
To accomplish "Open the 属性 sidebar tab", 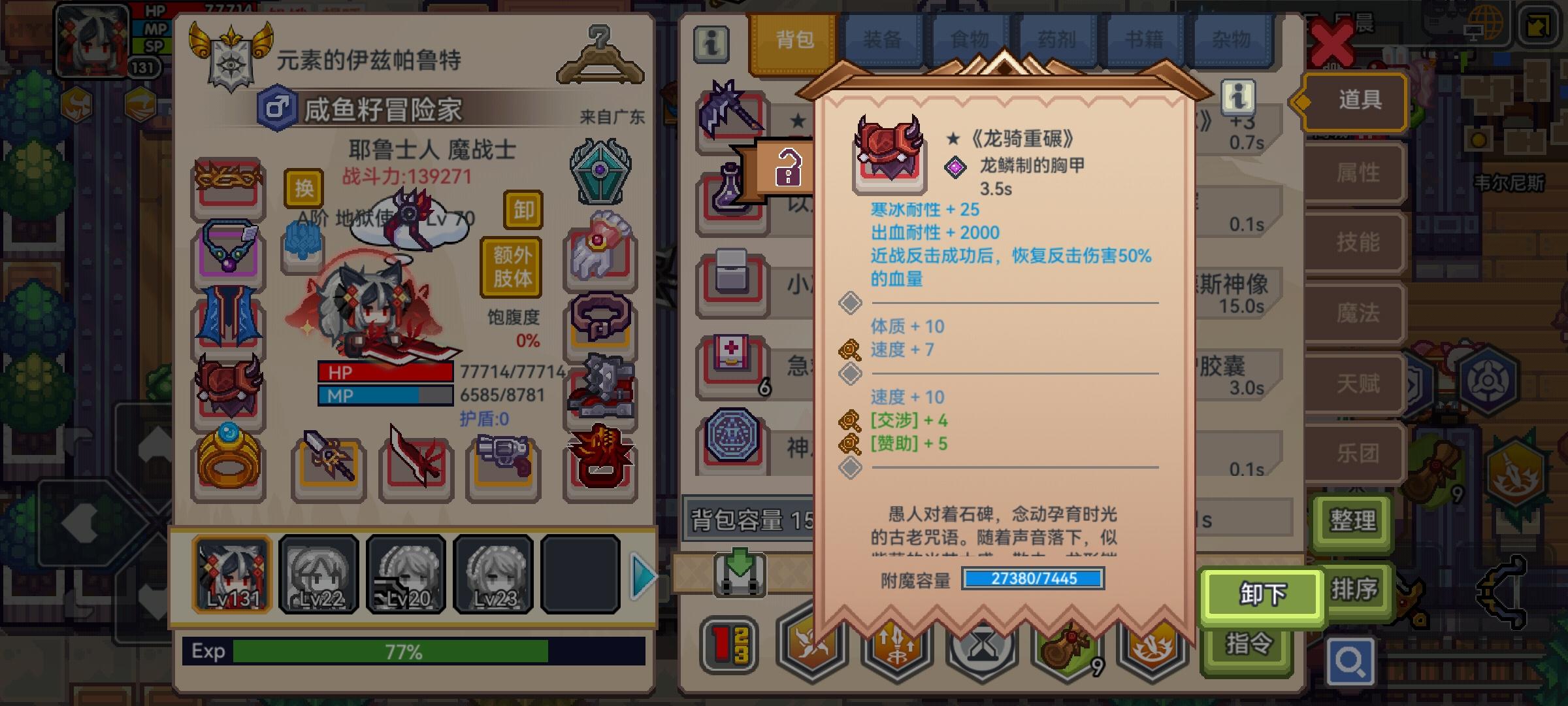I will [x=1356, y=173].
